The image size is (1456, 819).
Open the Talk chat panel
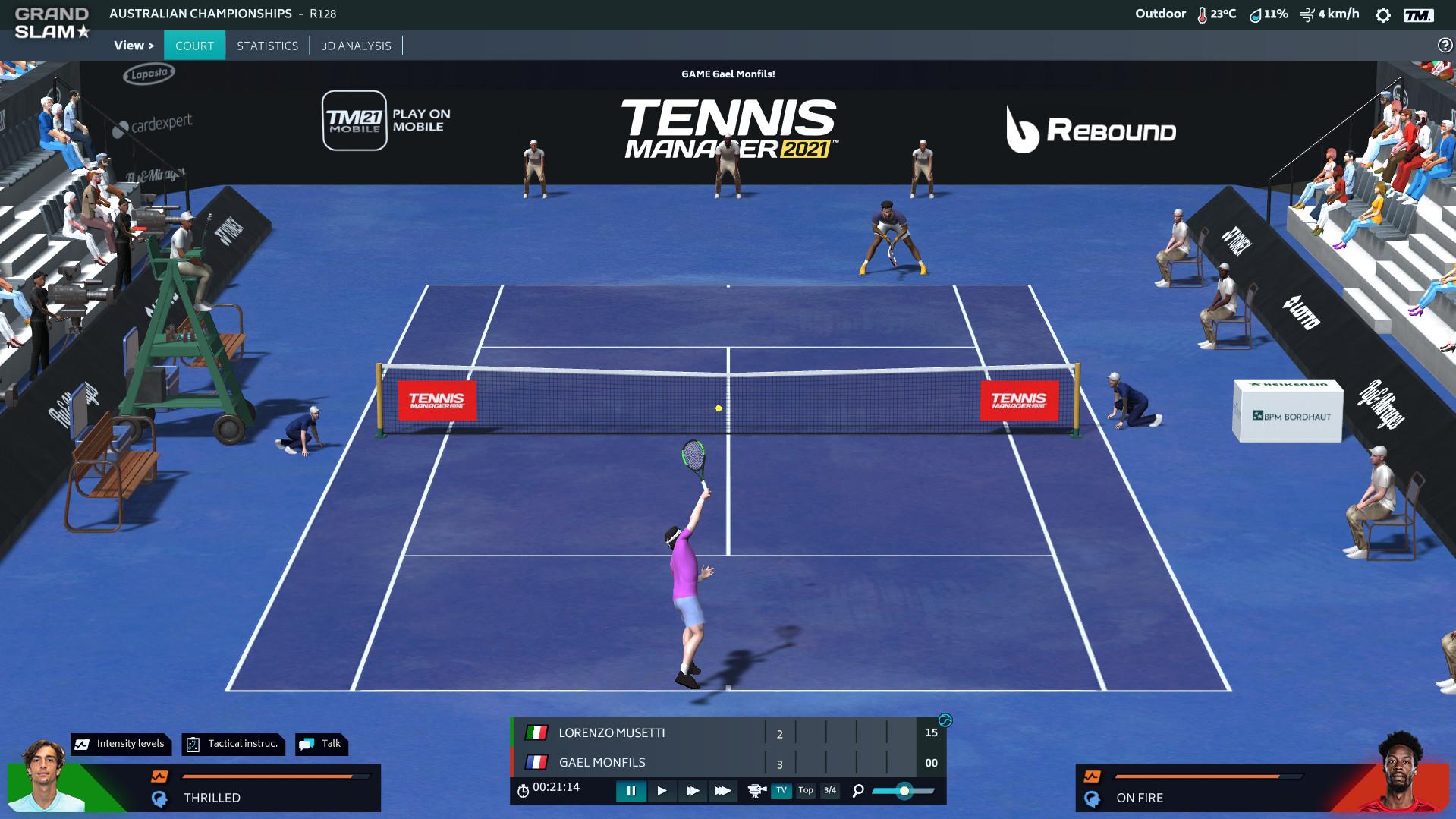322,744
